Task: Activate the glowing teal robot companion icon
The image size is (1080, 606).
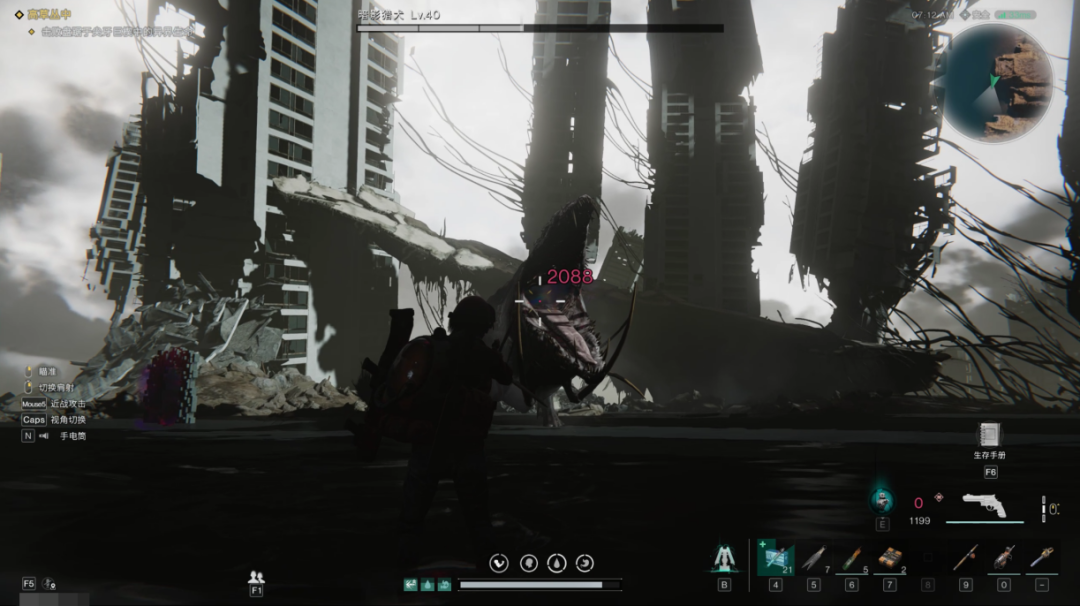Action: pyautogui.click(x=882, y=497)
